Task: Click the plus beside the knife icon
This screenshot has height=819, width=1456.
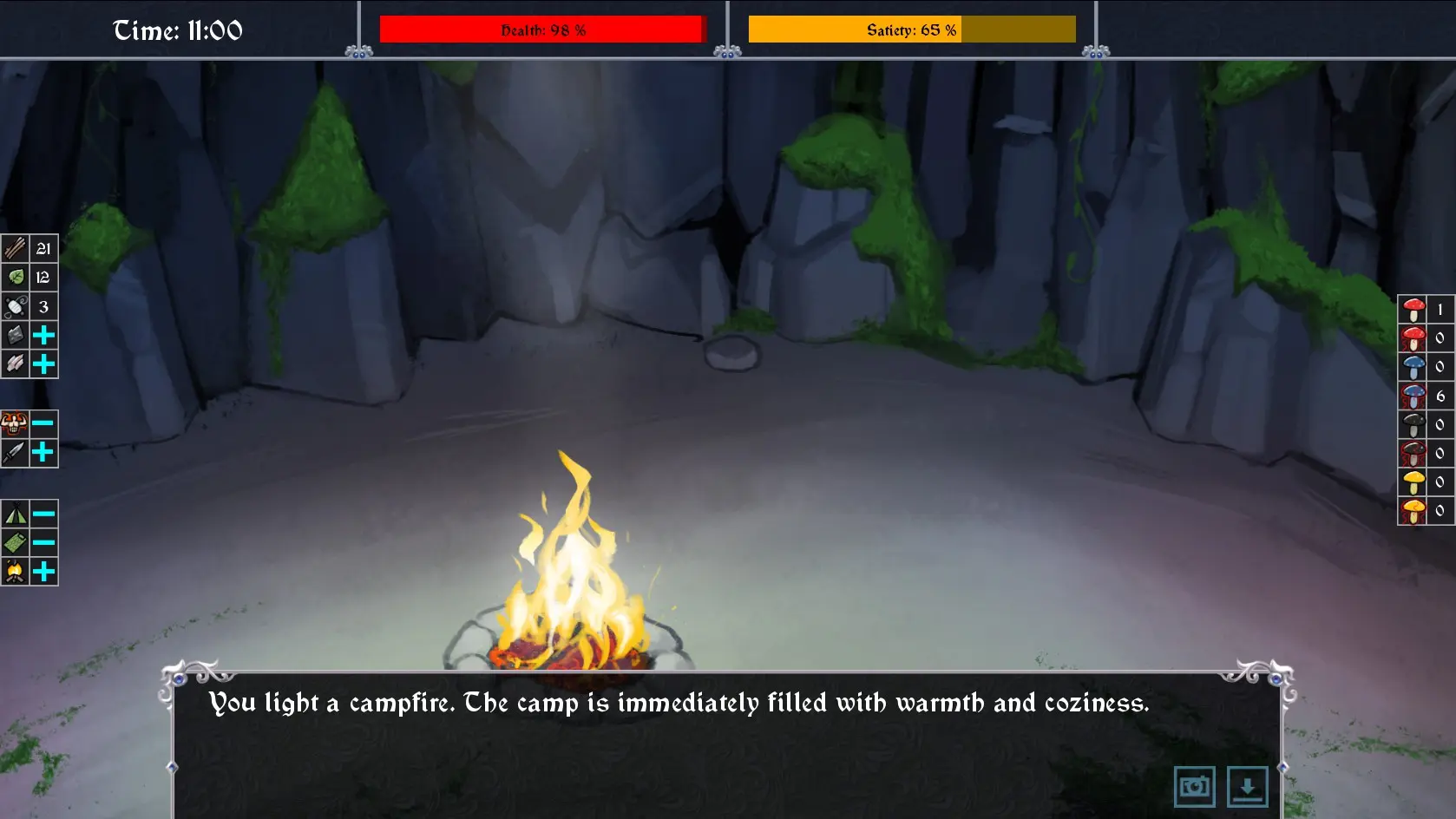Action: tap(43, 452)
